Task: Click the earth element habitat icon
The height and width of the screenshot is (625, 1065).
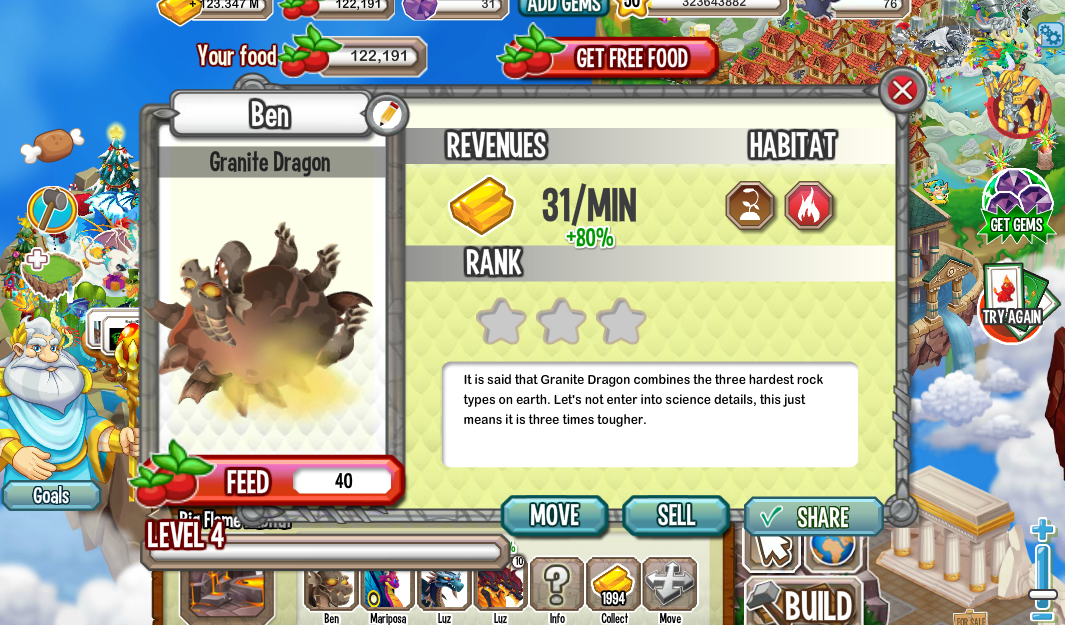Action: coord(750,206)
